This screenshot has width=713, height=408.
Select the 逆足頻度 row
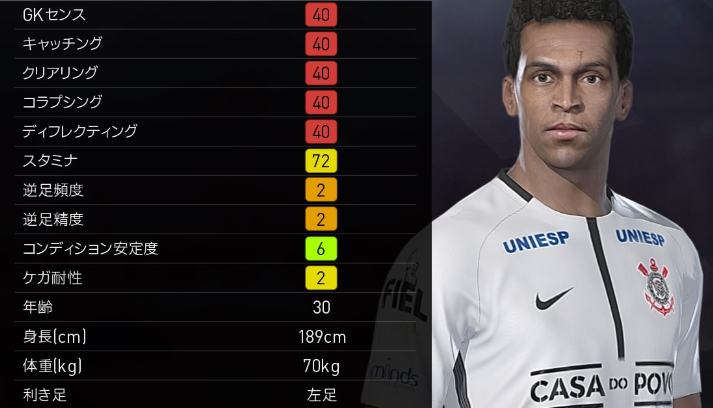(215, 189)
